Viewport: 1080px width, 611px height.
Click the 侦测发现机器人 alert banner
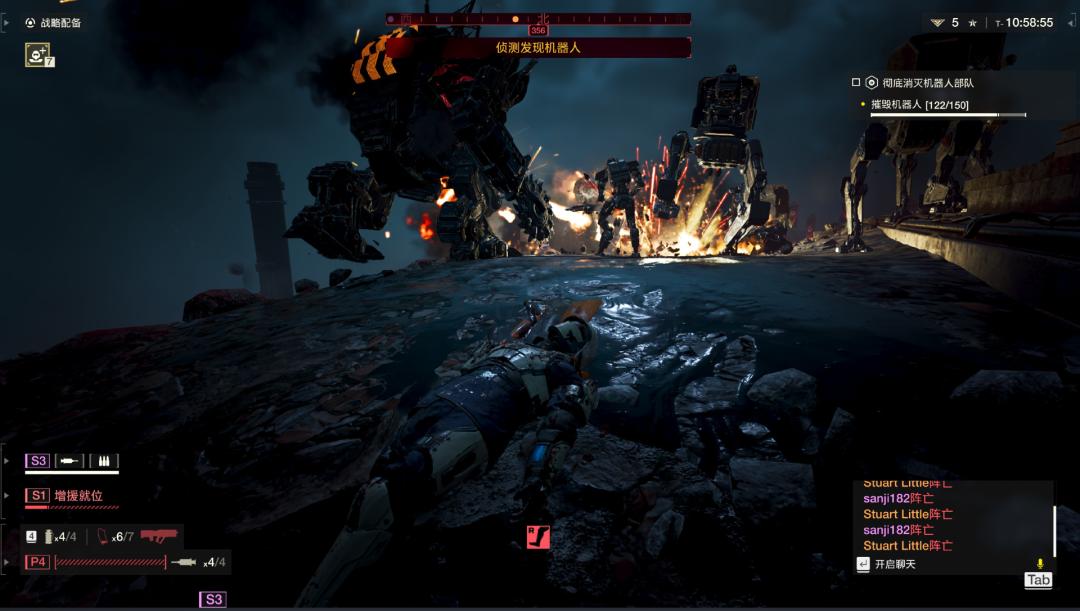tap(538, 47)
